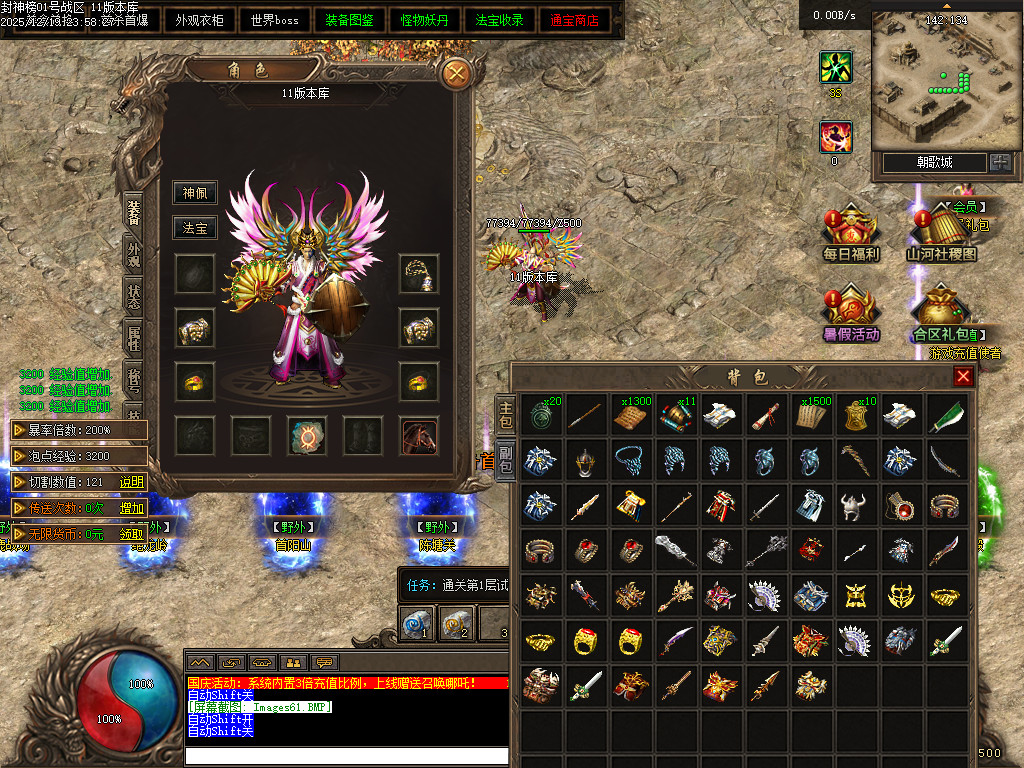Image resolution: width=1024 pixels, height=768 pixels.
Task: Open the 怪物妖丹 menu
Action: tap(425, 20)
